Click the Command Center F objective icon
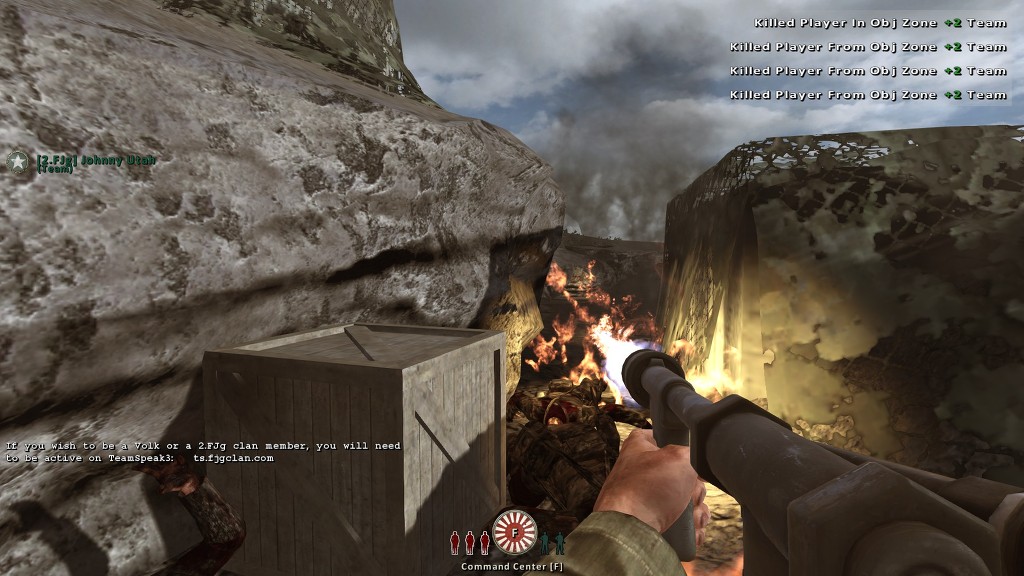 tap(515, 532)
